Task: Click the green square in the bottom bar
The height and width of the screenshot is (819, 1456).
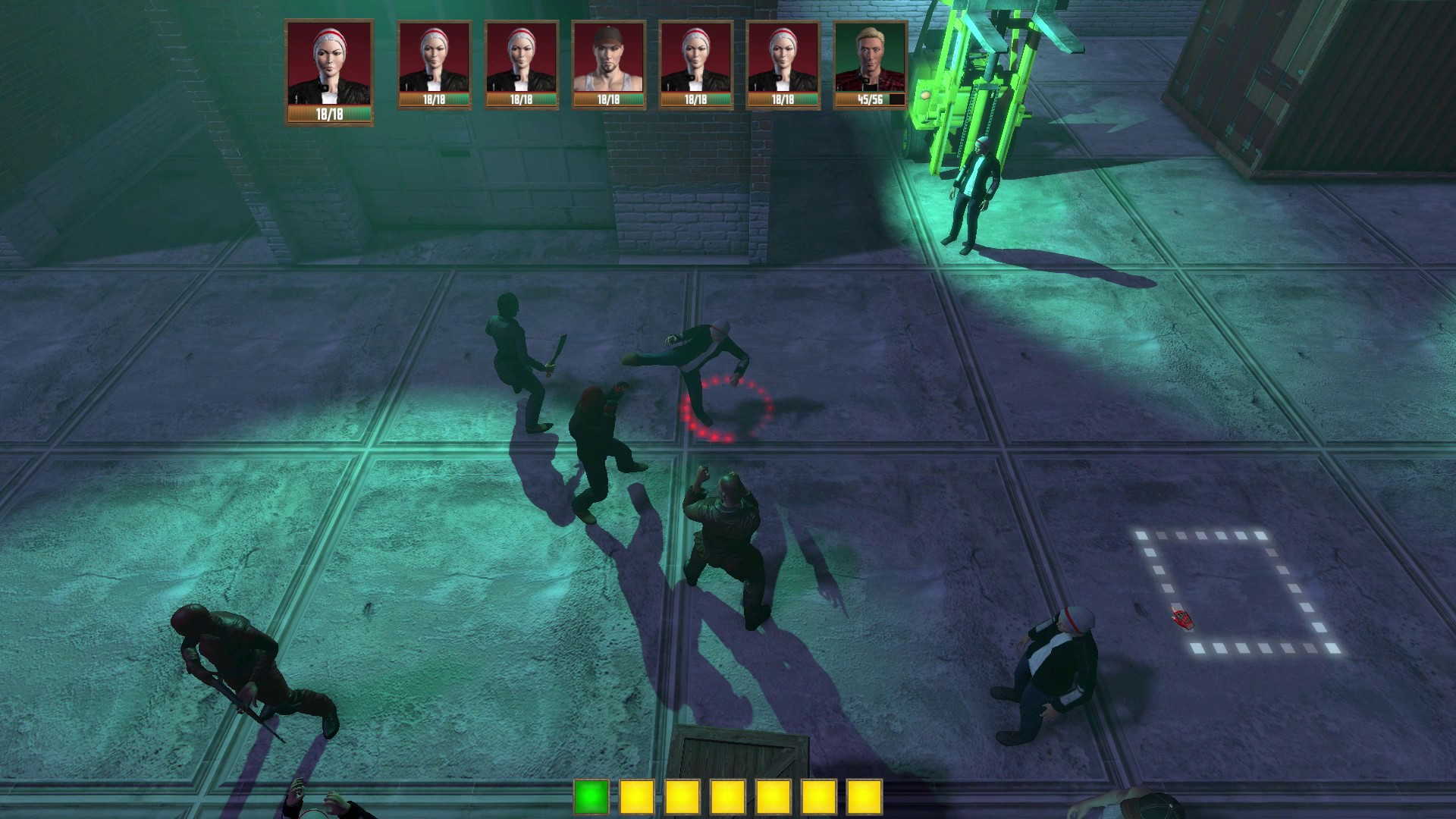Action: click(x=591, y=797)
